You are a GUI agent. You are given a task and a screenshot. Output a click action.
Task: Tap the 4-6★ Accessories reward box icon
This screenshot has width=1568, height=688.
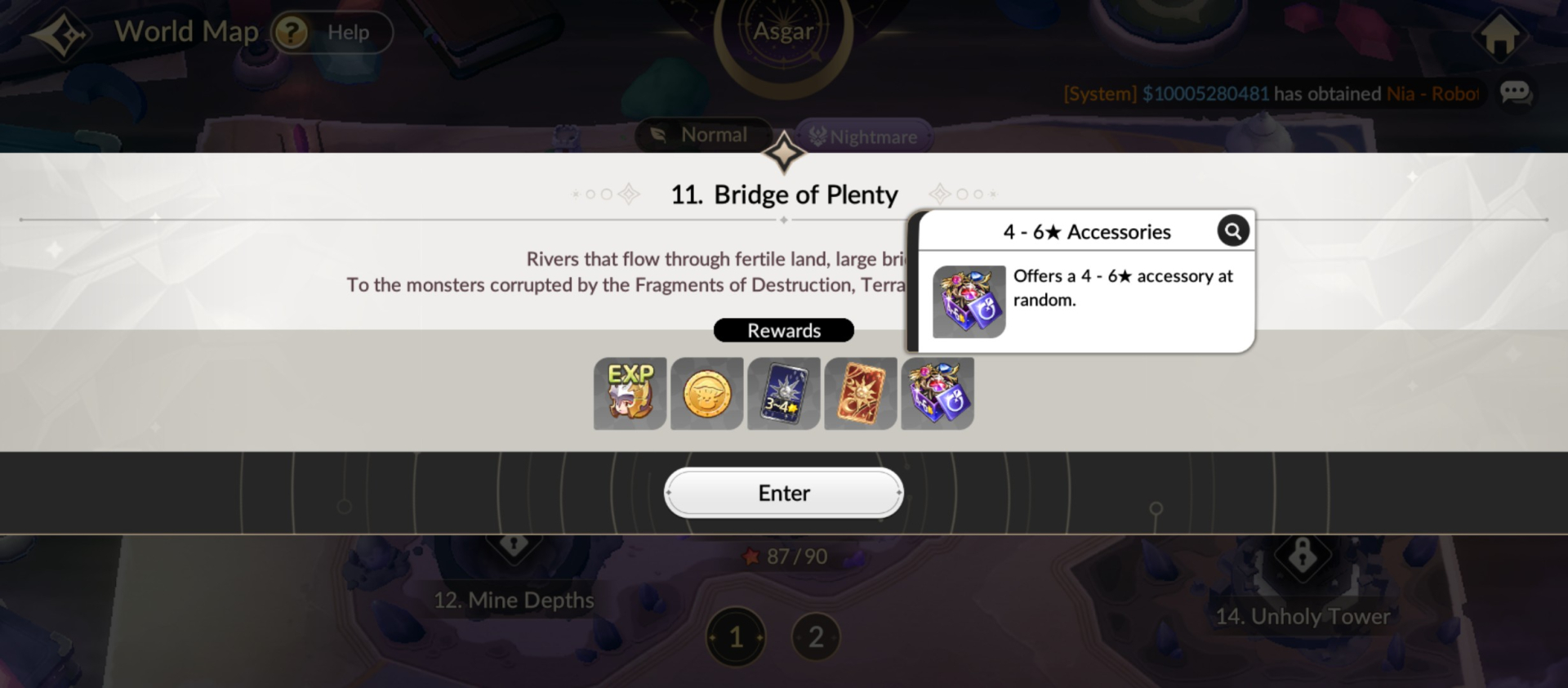pyautogui.click(x=937, y=394)
